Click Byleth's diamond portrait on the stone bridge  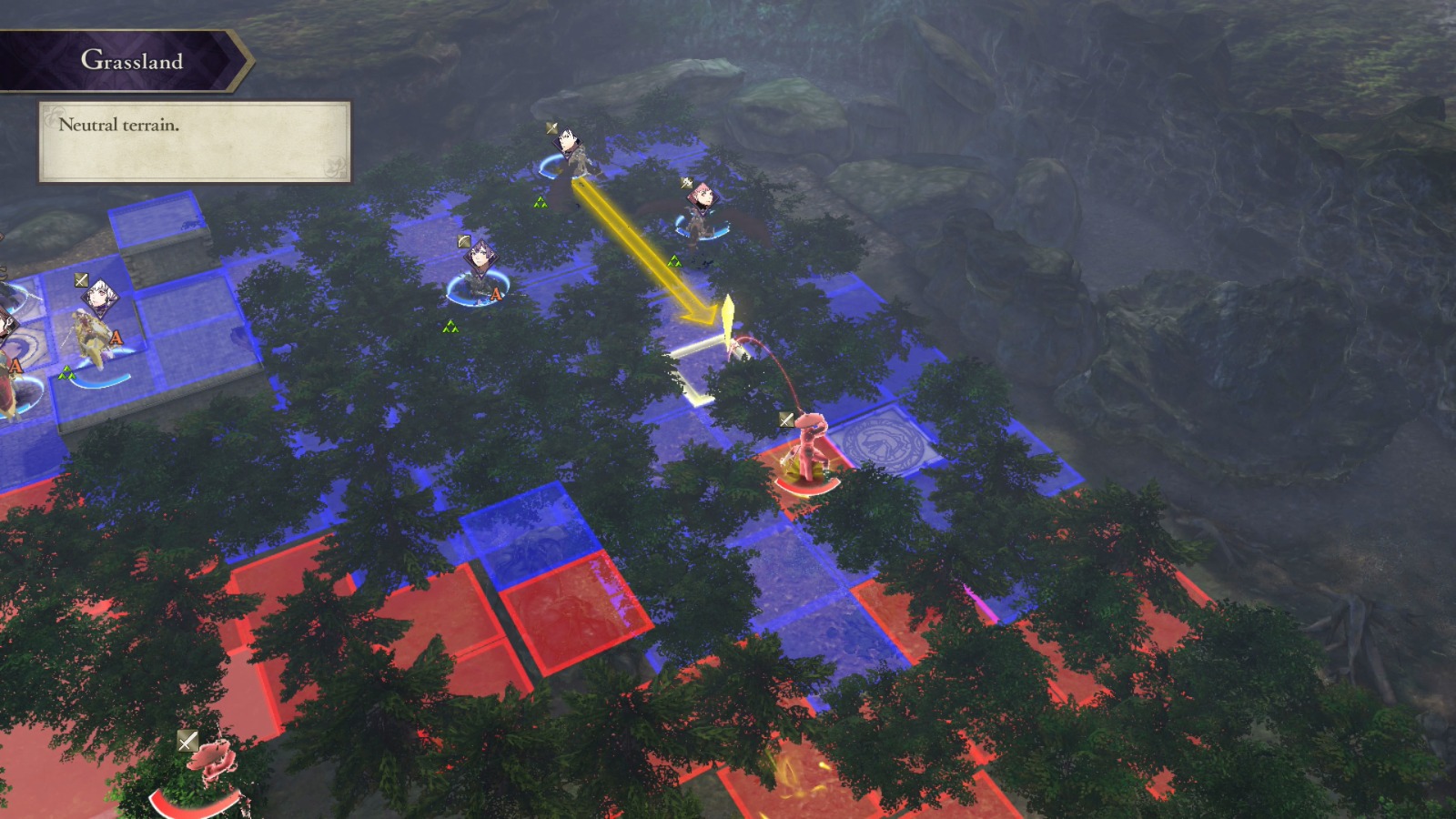coord(100,296)
